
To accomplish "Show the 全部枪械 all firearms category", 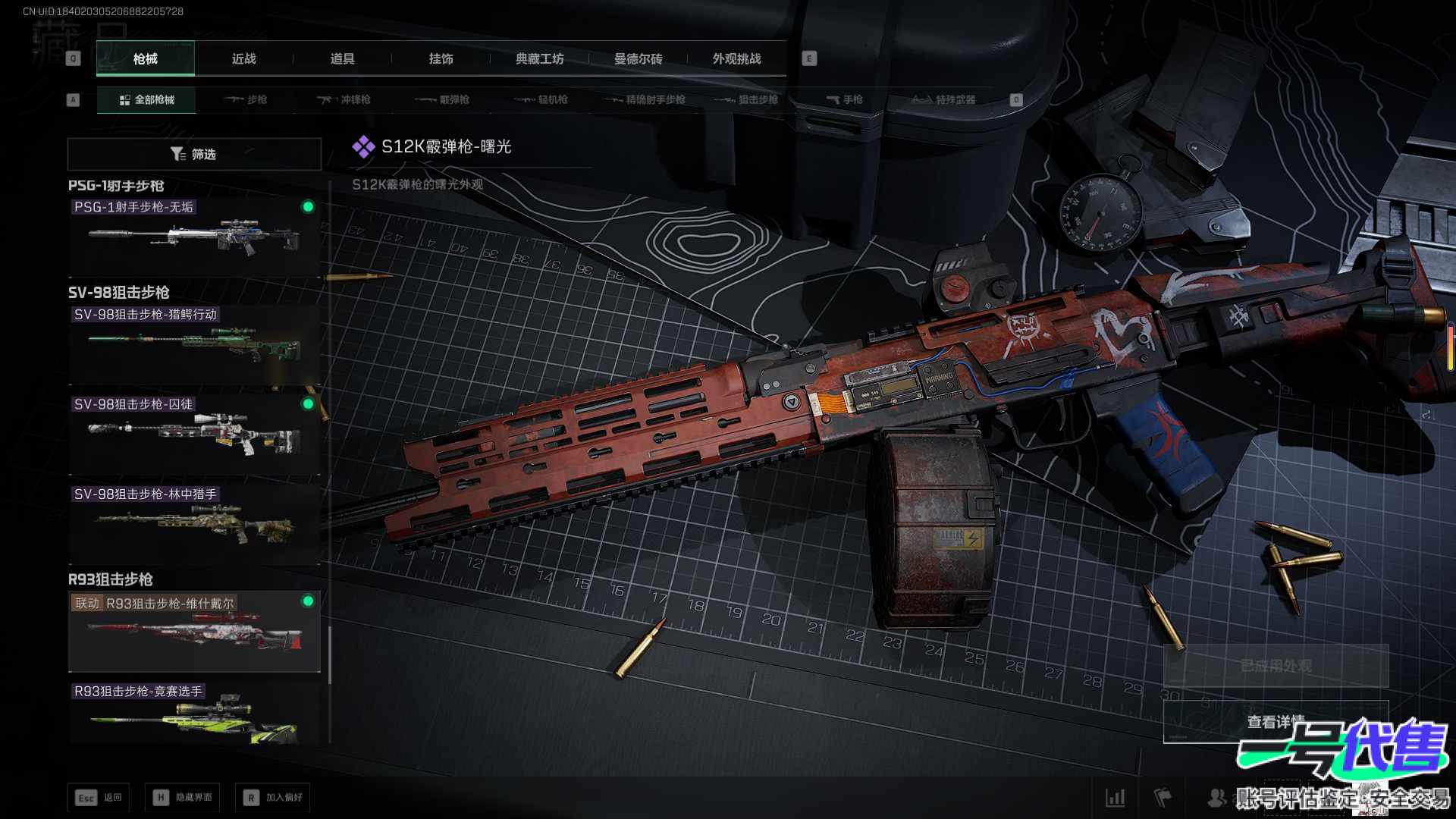I will click(146, 99).
